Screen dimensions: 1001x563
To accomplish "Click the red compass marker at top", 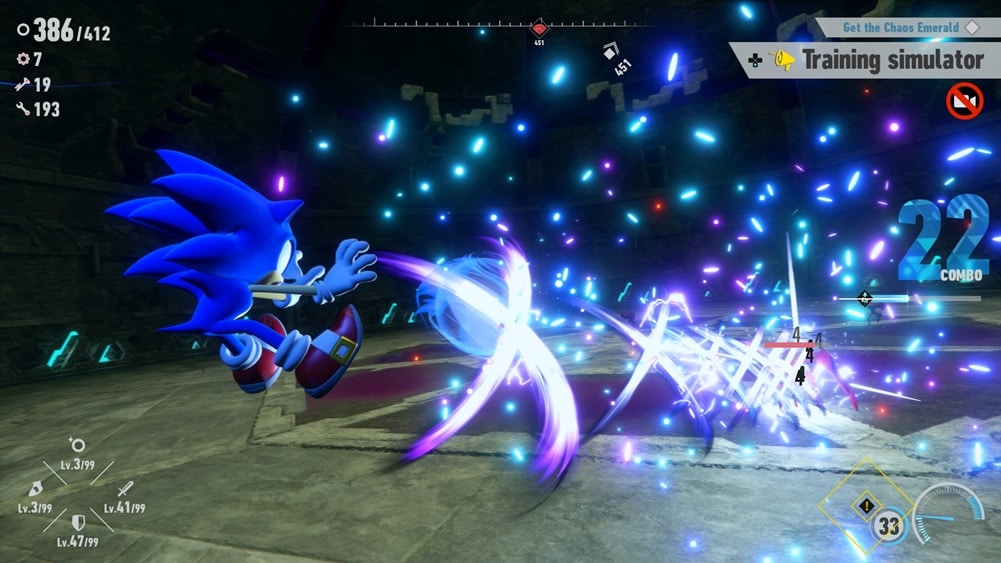I will point(539,28).
